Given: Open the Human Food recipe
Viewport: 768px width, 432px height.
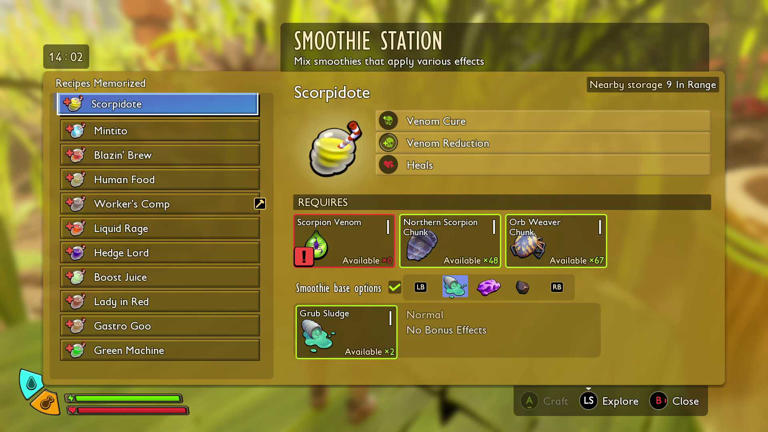Looking at the screenshot, I should [160, 179].
